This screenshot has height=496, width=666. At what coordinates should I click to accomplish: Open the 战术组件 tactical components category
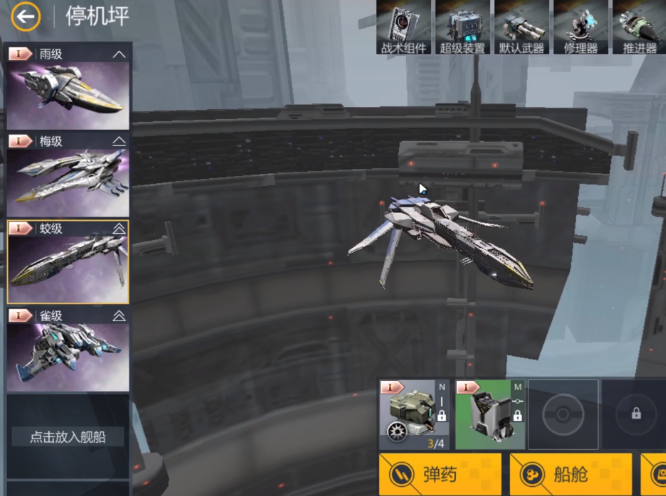pos(403,27)
